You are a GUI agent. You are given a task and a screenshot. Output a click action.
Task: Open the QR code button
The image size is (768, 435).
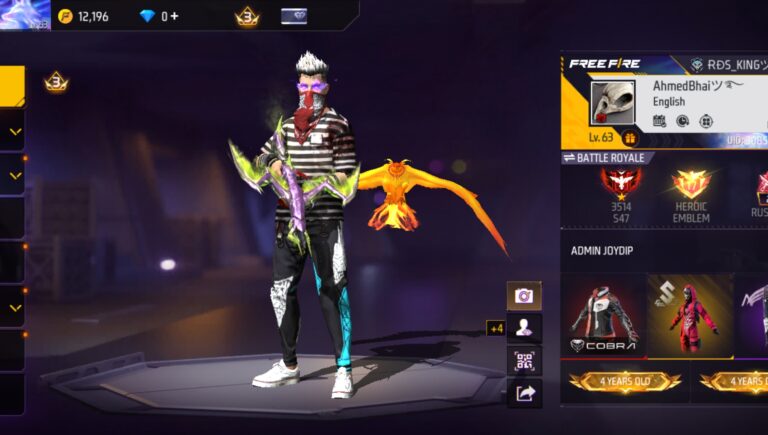(x=523, y=361)
